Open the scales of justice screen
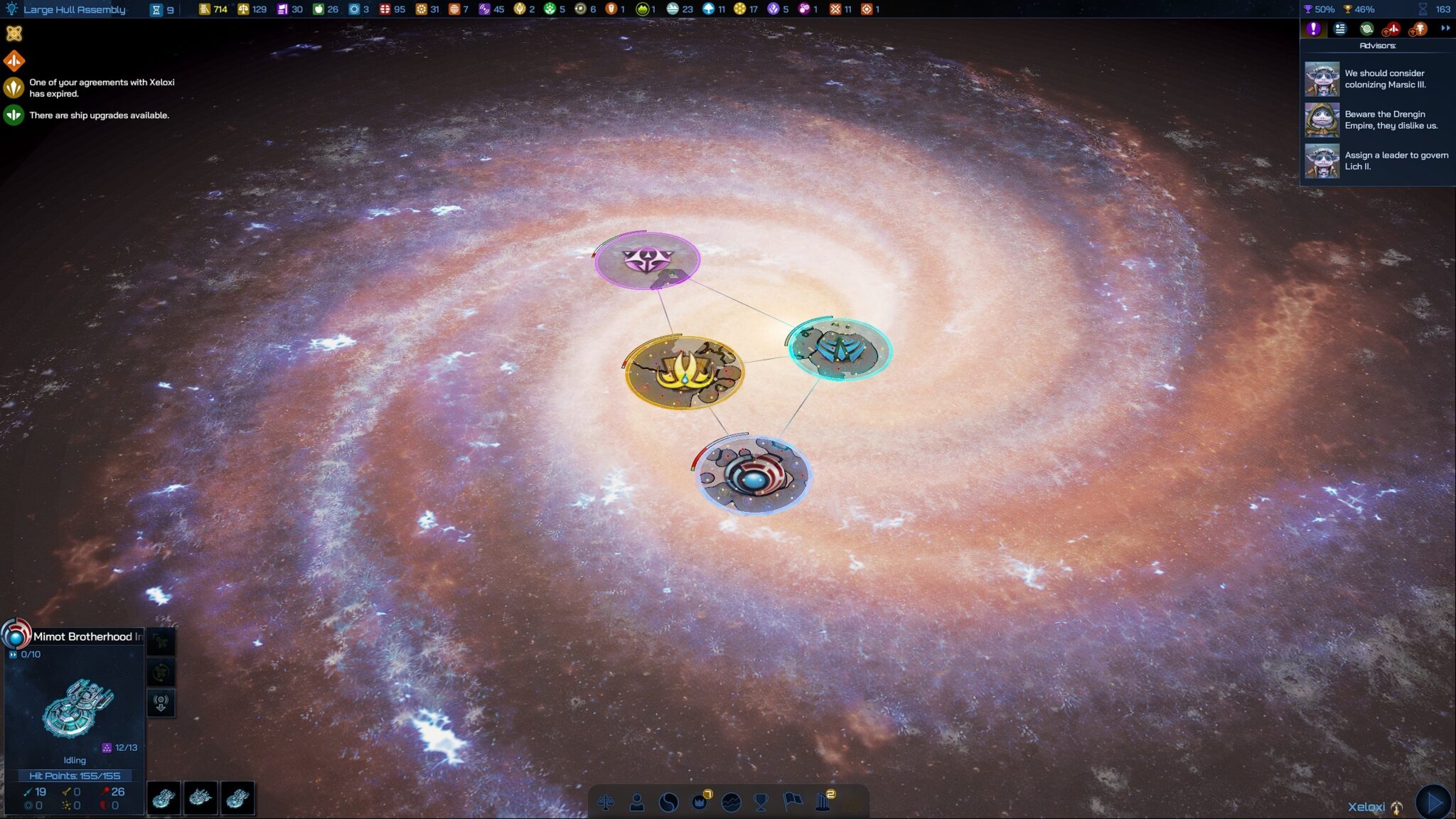 pyautogui.click(x=606, y=803)
